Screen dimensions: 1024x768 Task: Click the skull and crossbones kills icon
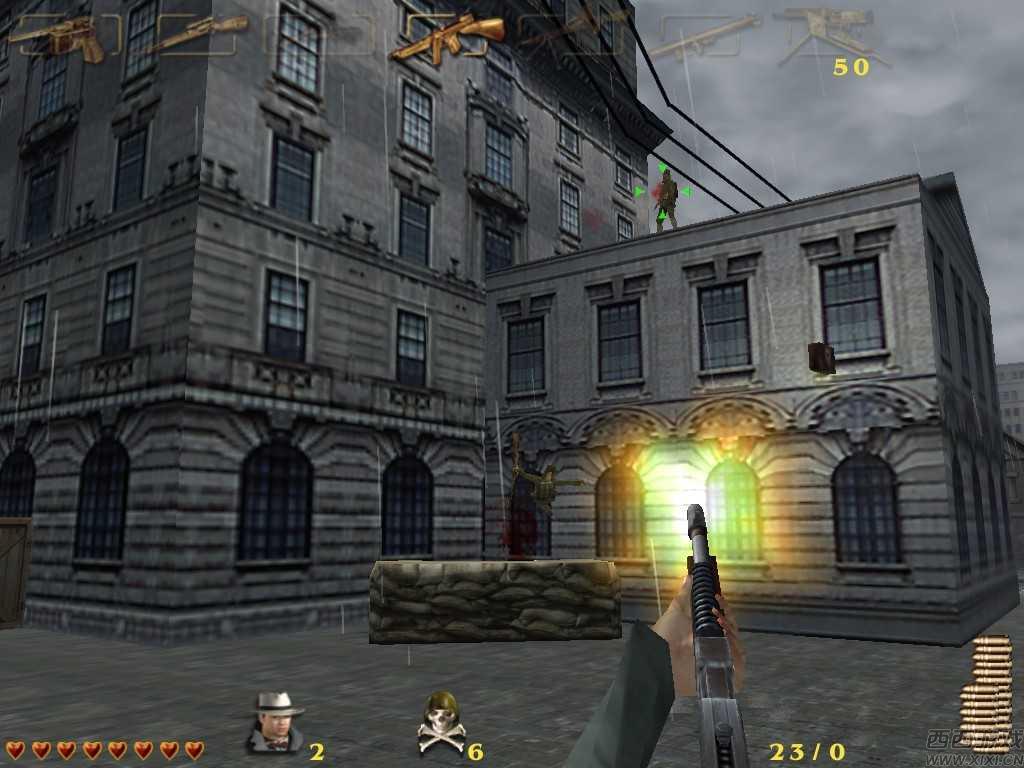[441, 722]
